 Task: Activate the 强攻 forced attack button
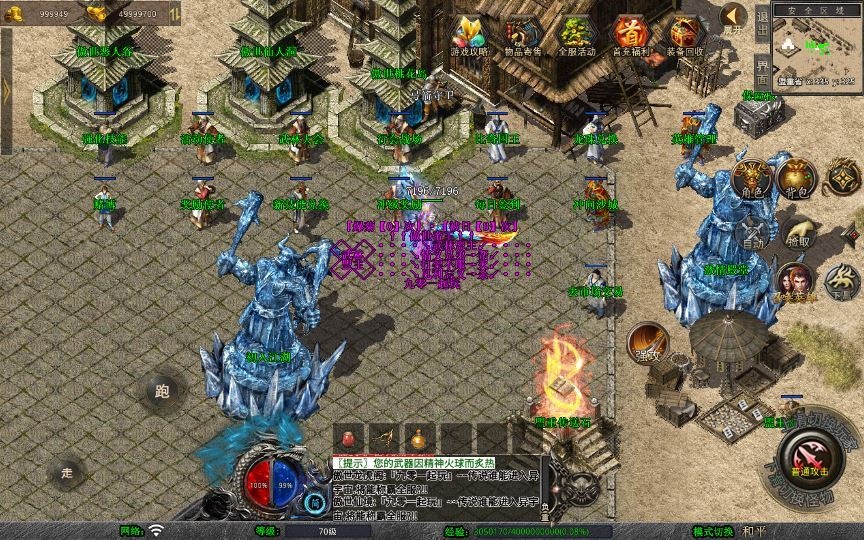[x=647, y=343]
